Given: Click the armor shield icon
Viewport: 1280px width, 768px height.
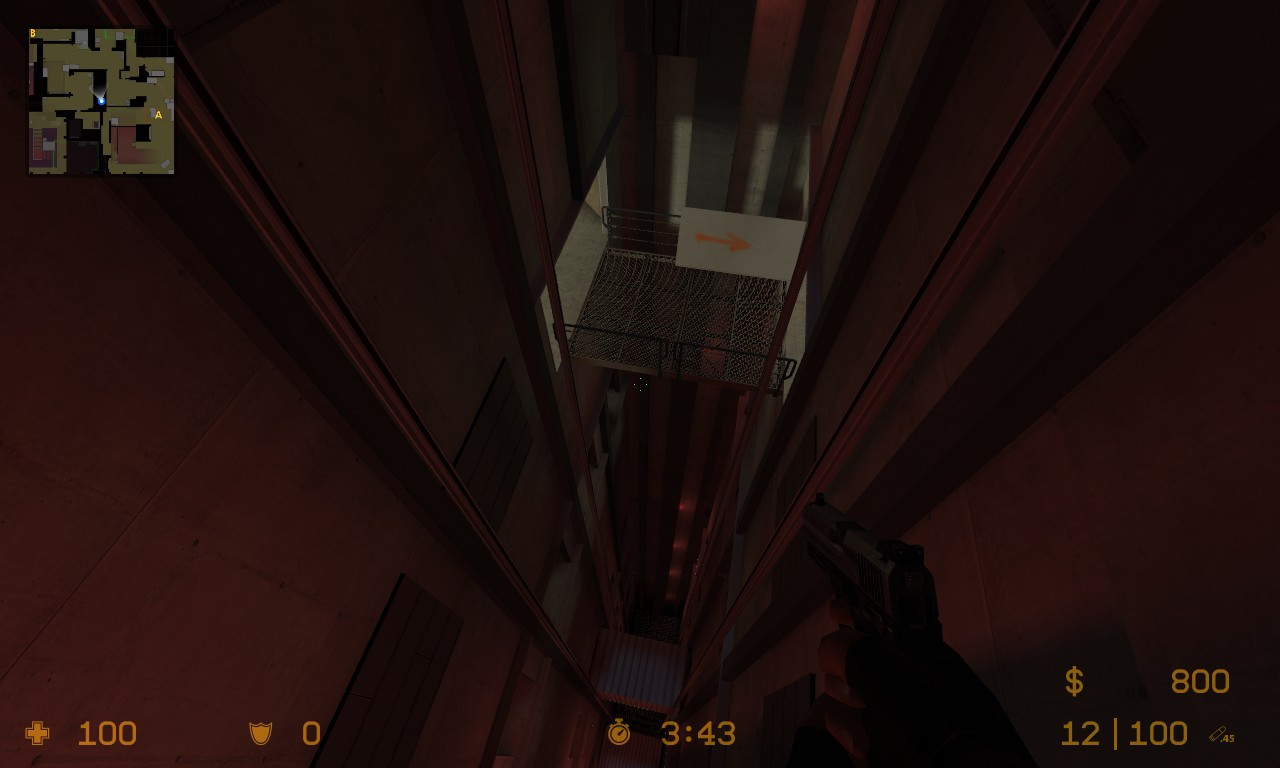Looking at the screenshot, I should 260,733.
